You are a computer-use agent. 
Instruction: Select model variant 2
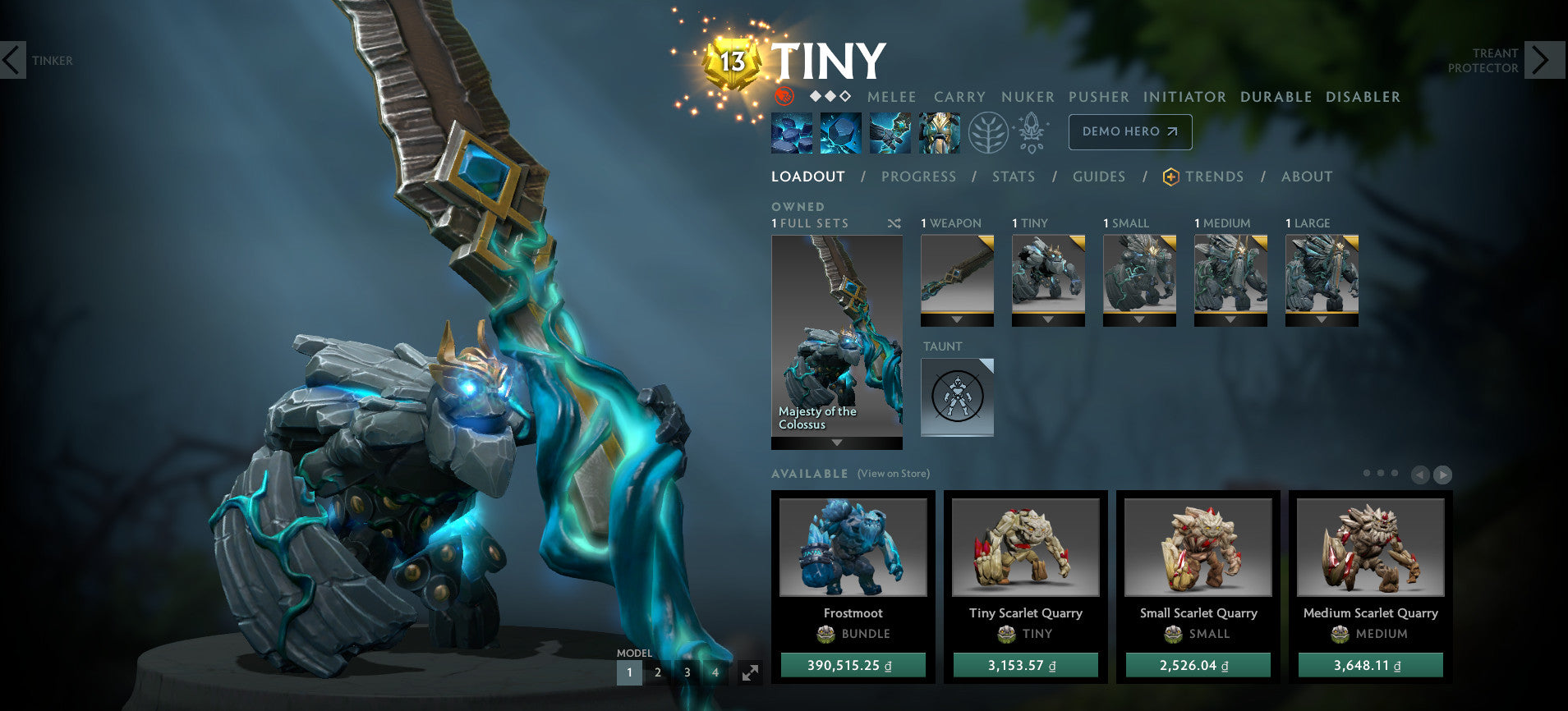click(x=657, y=672)
